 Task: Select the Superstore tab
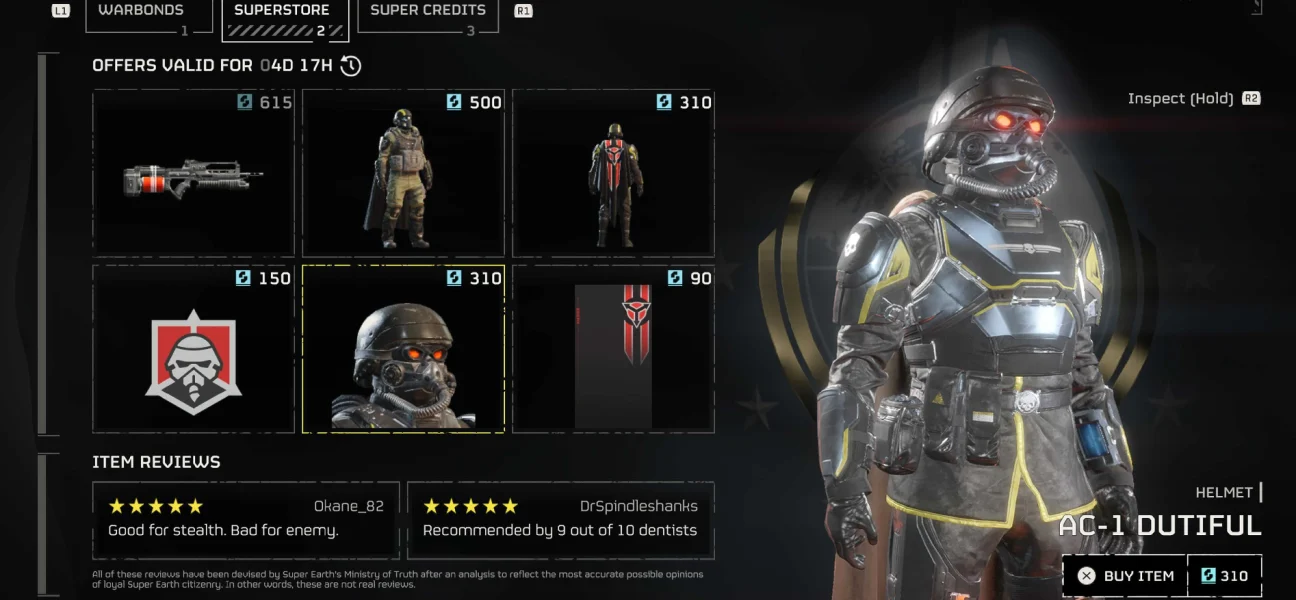tap(282, 14)
